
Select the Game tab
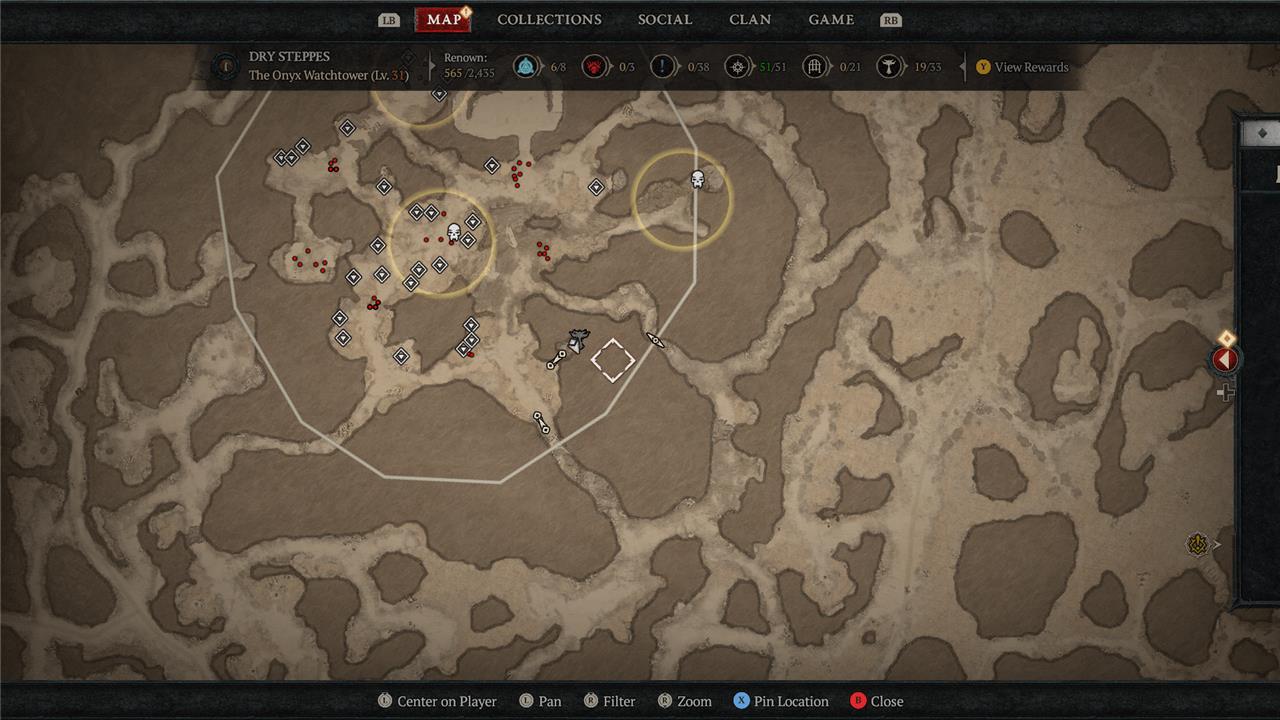click(831, 19)
